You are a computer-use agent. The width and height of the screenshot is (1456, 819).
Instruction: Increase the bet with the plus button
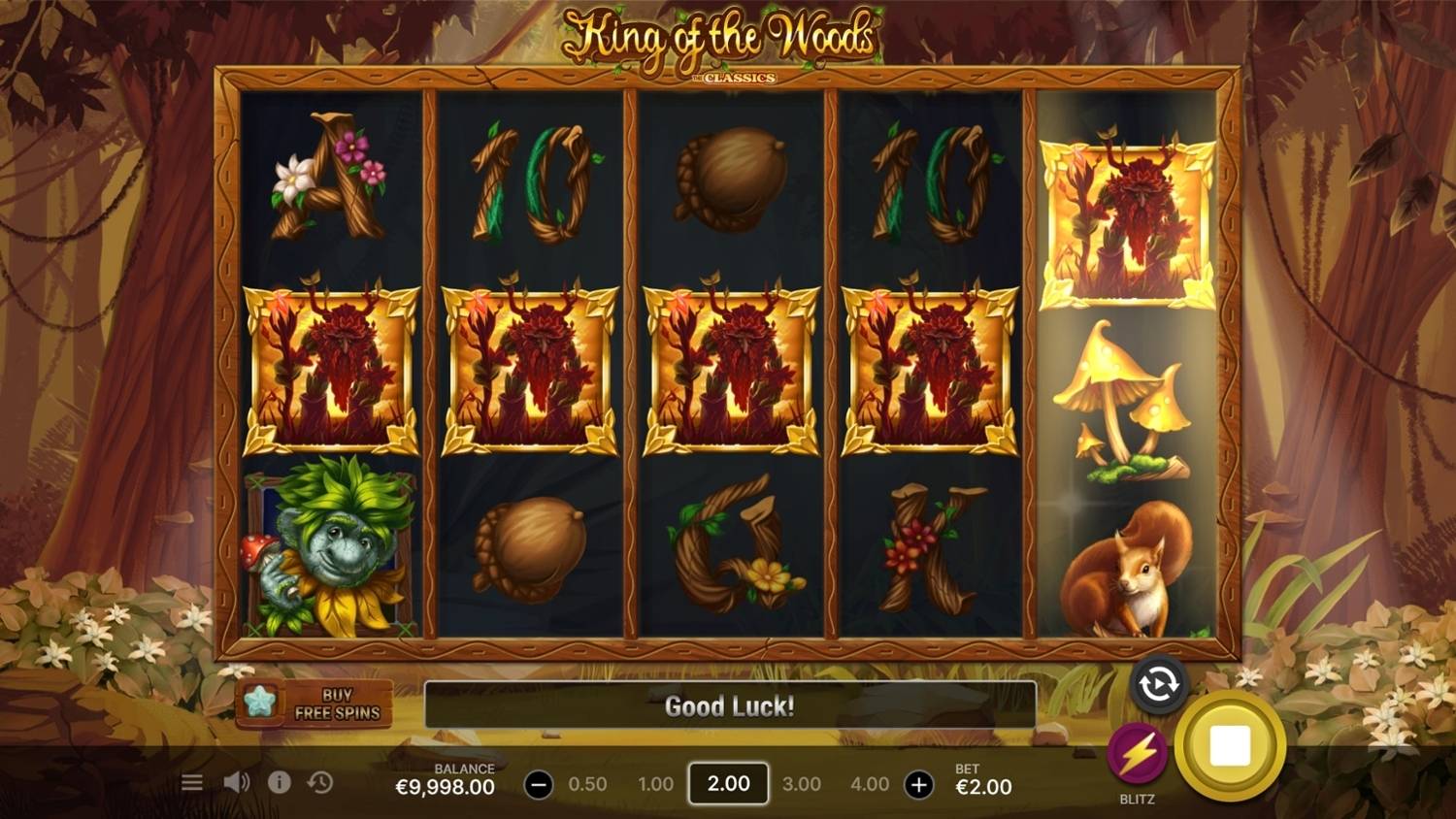[x=918, y=784]
